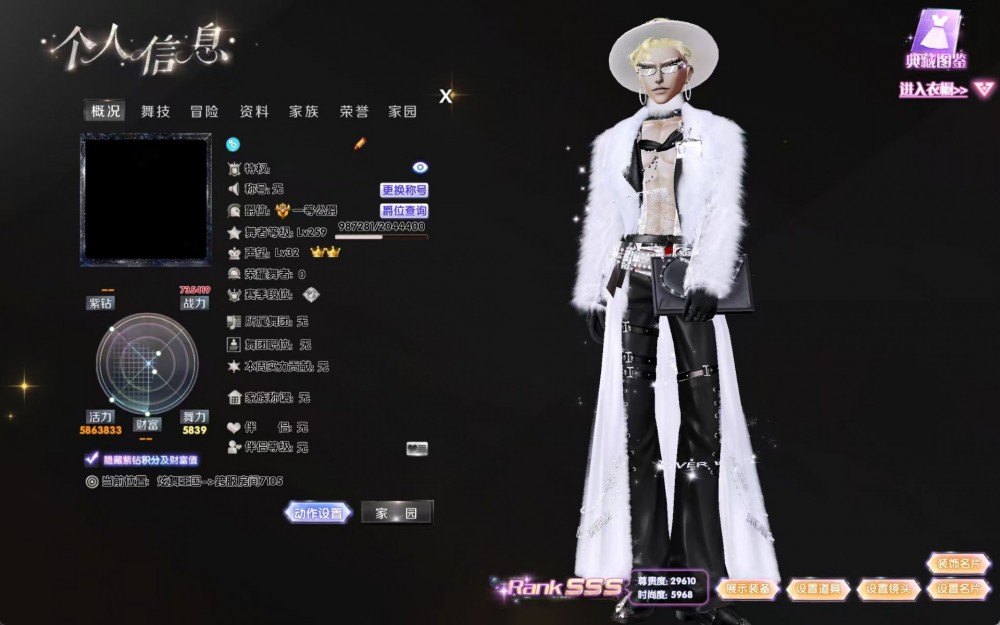The height and width of the screenshot is (625, 1000).
Task: Open the 典藏图鉴 dress collection icon
Action: pyautogui.click(x=935, y=42)
